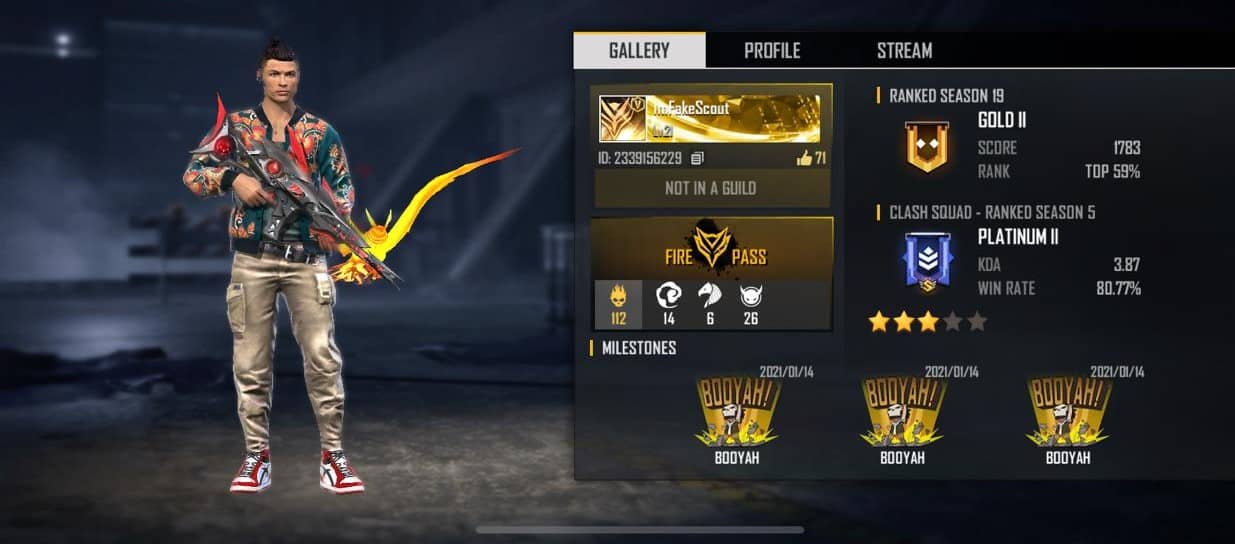Select the horned face badge with 26
This screenshot has height=544, width=1235.
pos(752,304)
